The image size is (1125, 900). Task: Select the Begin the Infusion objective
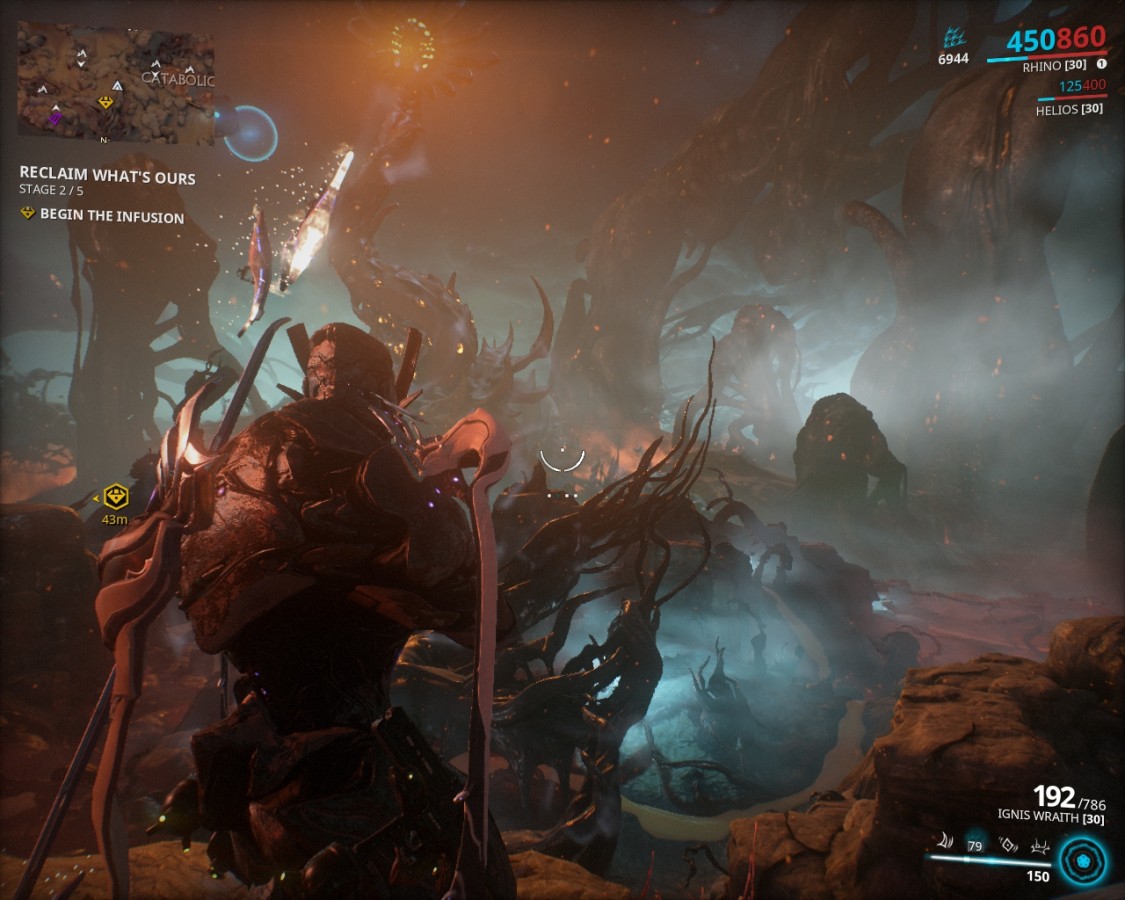point(111,216)
